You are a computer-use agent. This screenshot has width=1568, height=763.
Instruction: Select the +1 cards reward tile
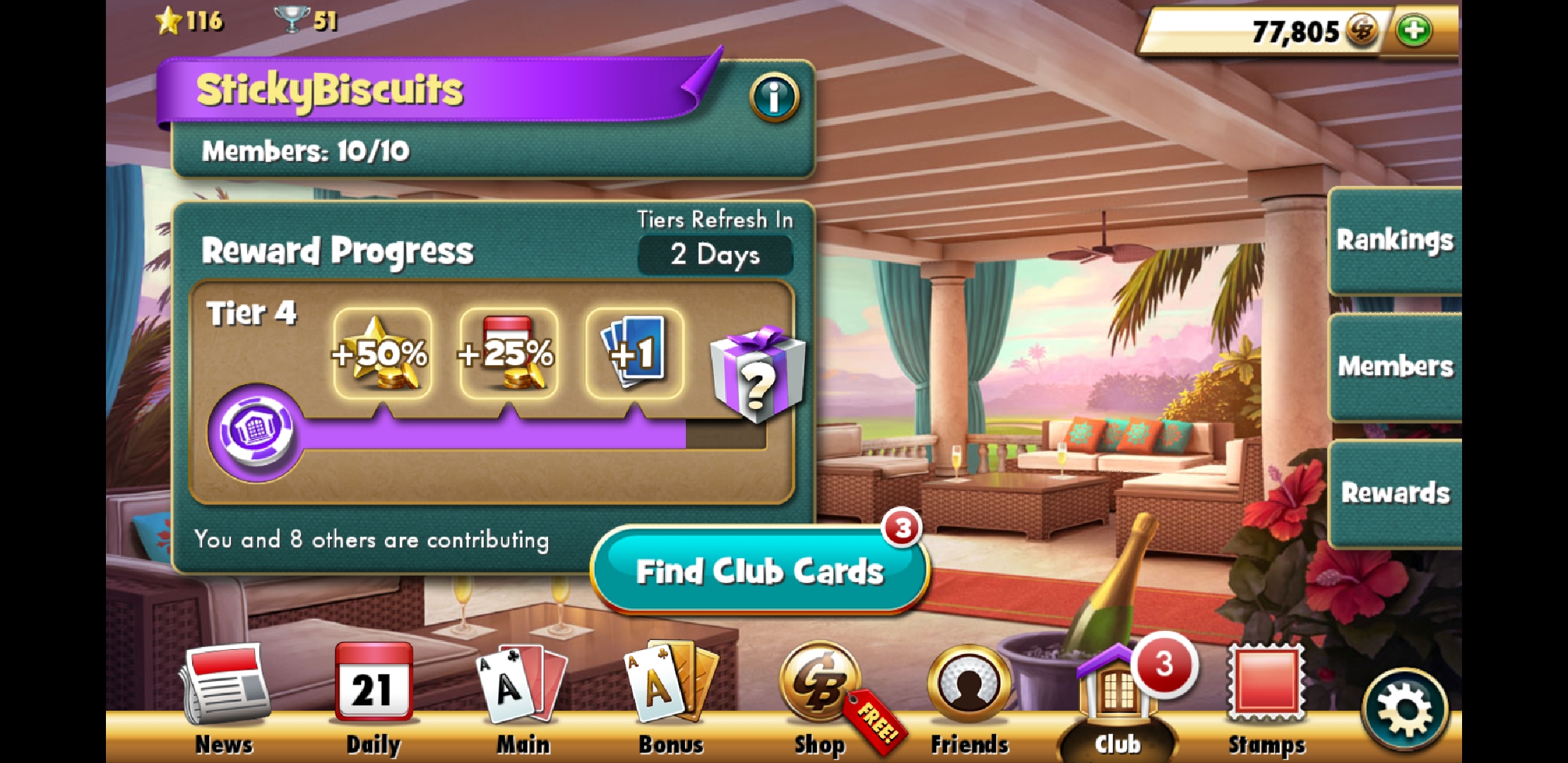(x=634, y=353)
